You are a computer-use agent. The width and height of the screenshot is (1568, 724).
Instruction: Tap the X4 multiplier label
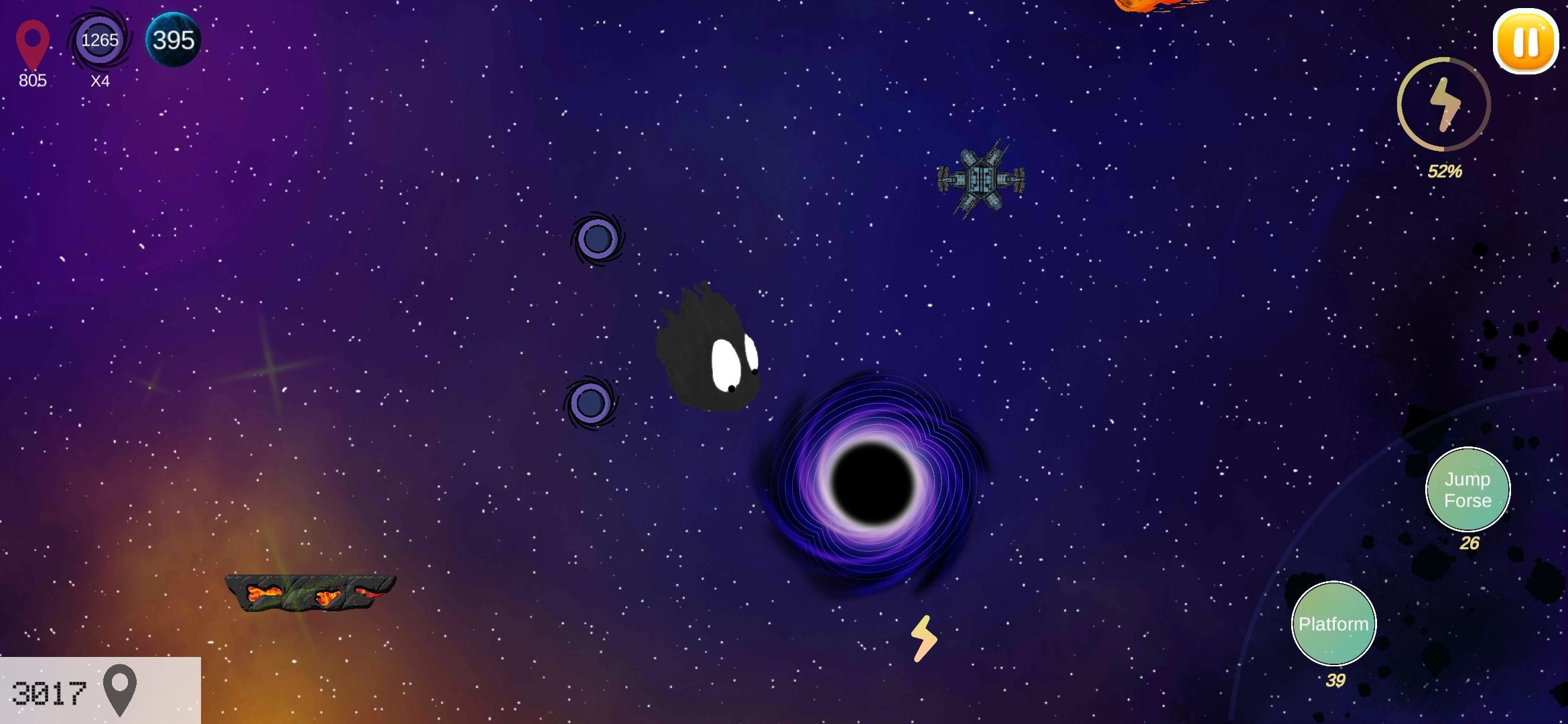click(101, 82)
